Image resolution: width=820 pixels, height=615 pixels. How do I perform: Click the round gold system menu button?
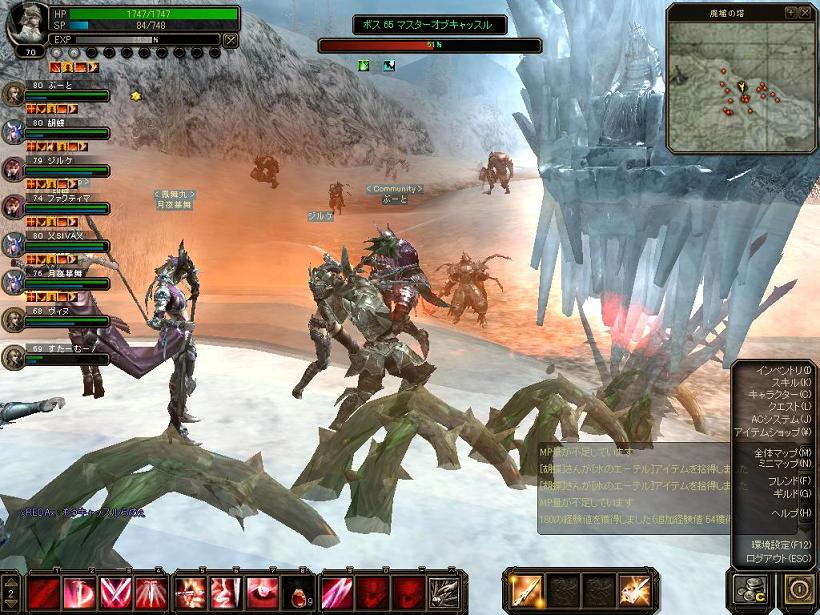coord(797,590)
